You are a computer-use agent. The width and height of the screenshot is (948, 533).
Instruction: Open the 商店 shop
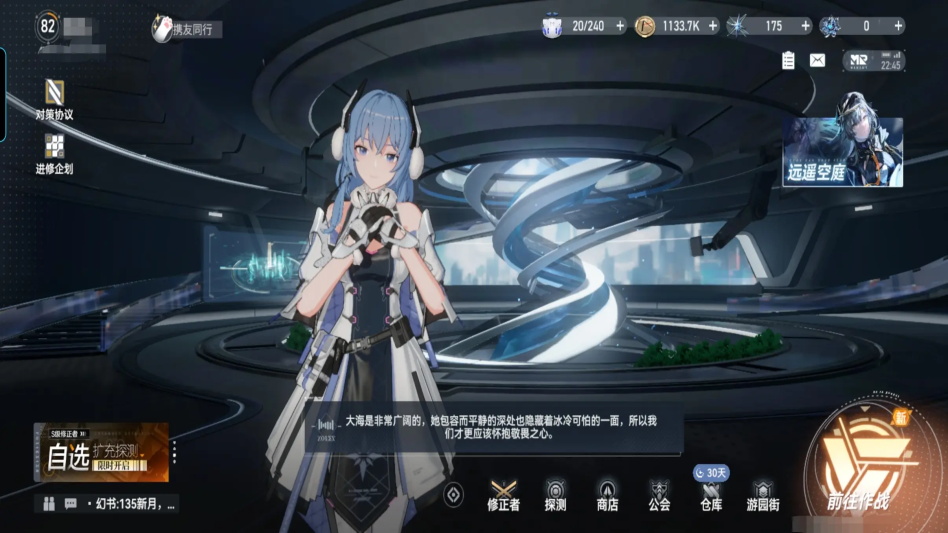tap(607, 494)
